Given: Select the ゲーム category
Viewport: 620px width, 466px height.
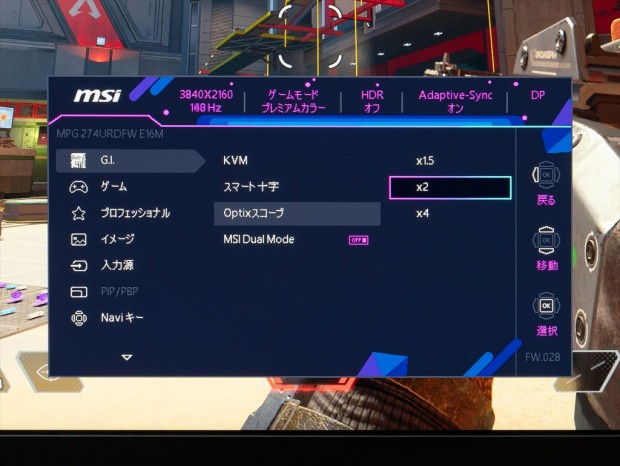Looking at the screenshot, I should tap(112, 187).
